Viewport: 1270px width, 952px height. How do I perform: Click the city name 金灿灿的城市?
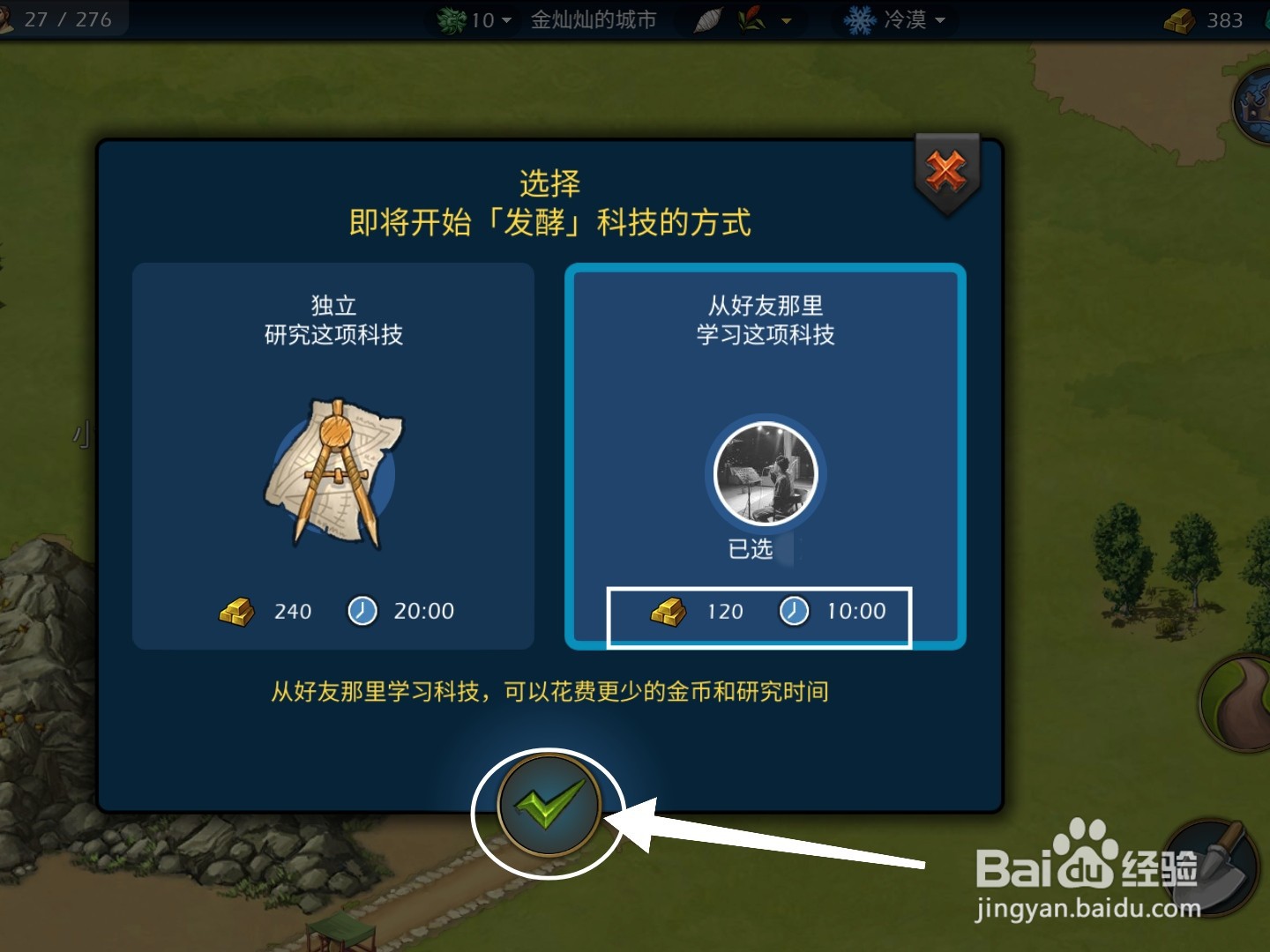point(592,19)
